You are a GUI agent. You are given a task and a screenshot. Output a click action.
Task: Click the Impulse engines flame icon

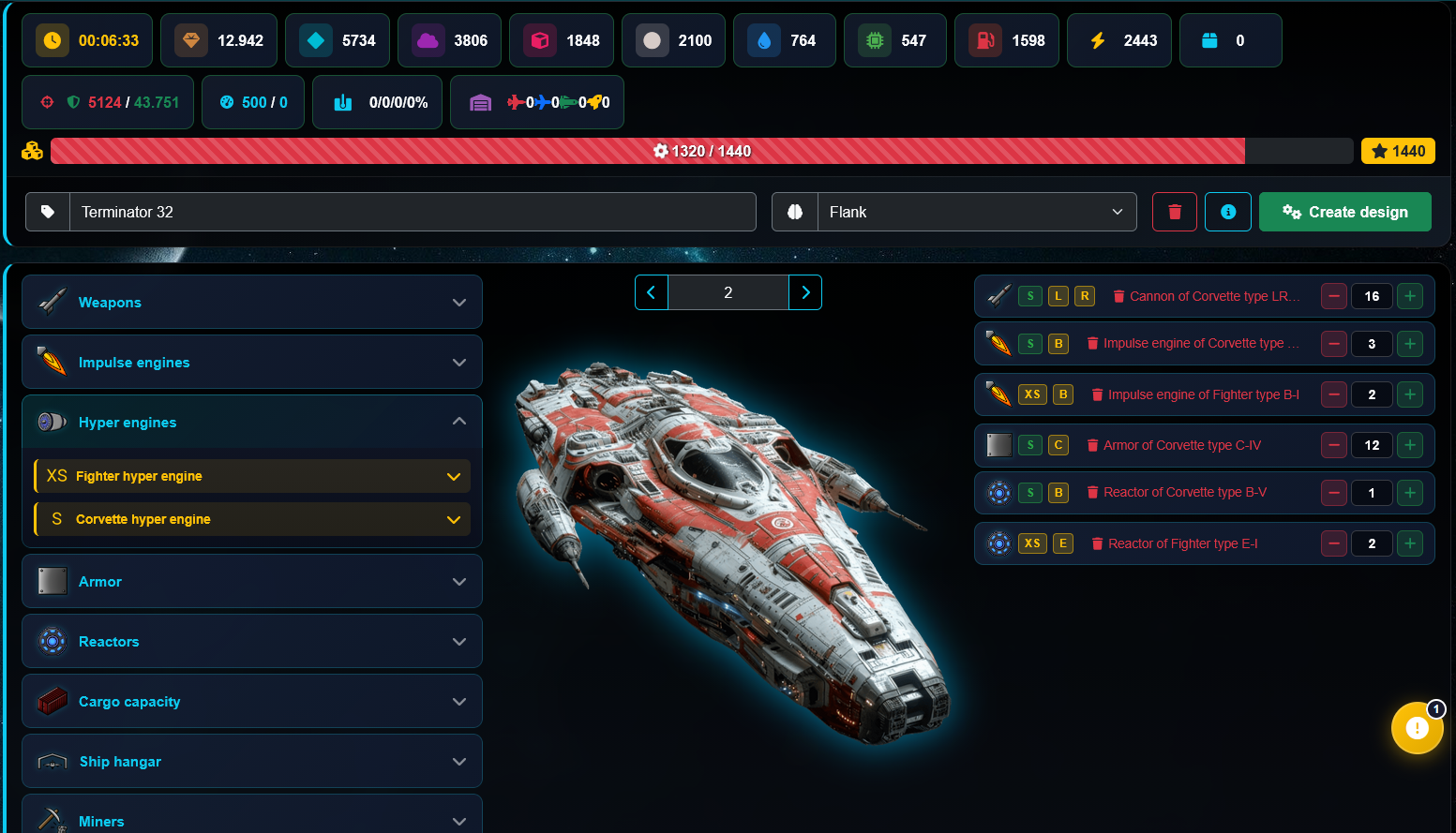point(53,362)
